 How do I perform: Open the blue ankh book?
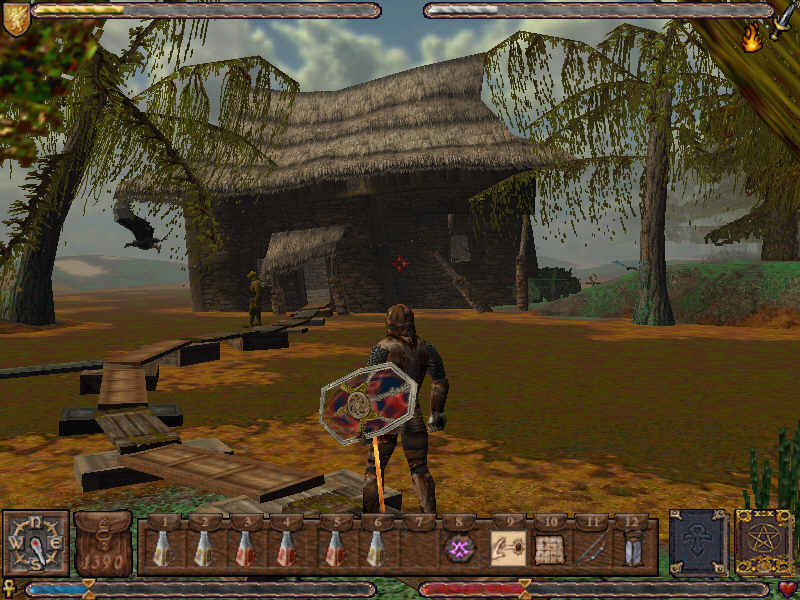tap(698, 543)
